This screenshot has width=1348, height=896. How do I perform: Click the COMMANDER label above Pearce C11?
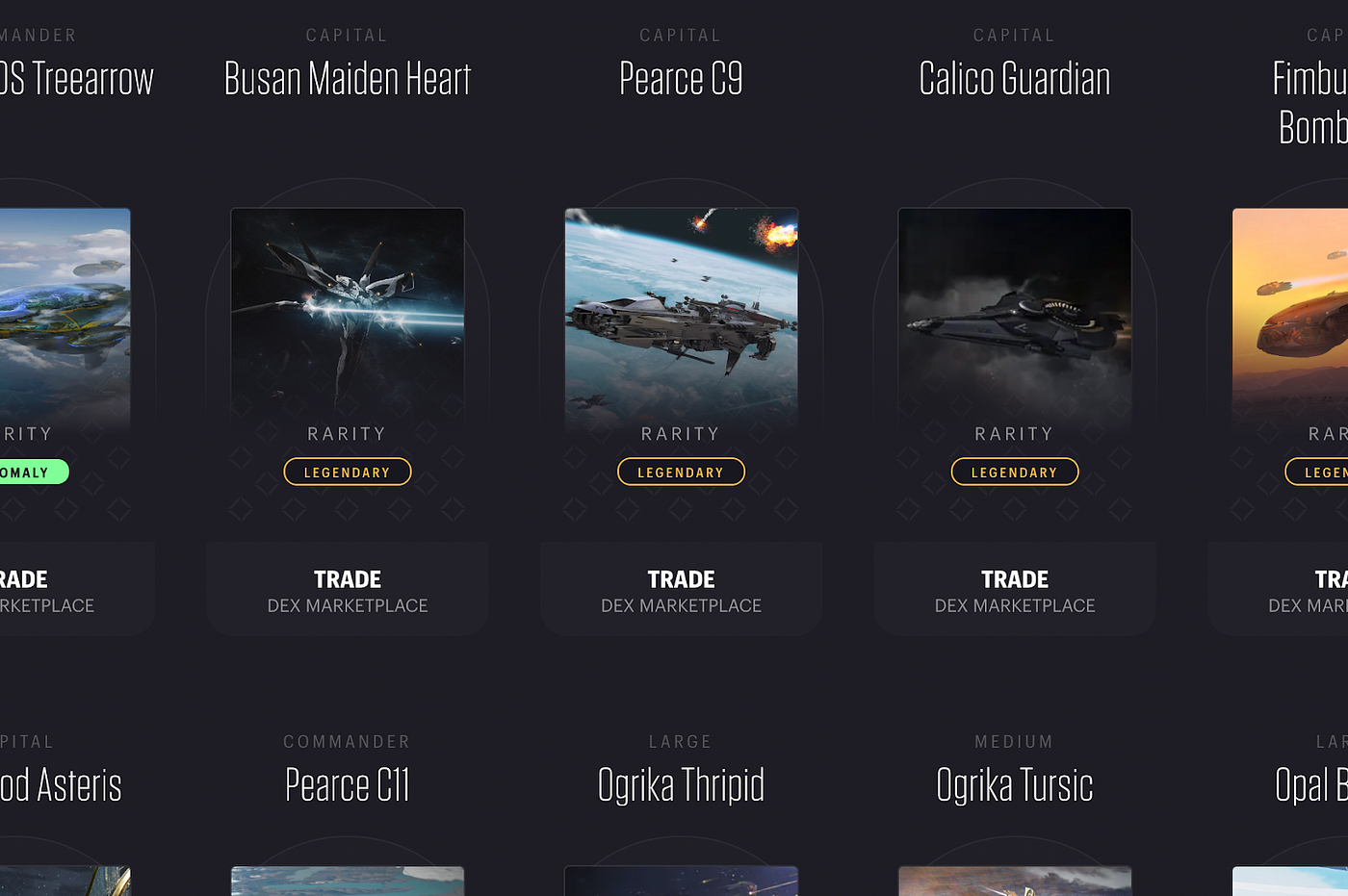(347, 741)
